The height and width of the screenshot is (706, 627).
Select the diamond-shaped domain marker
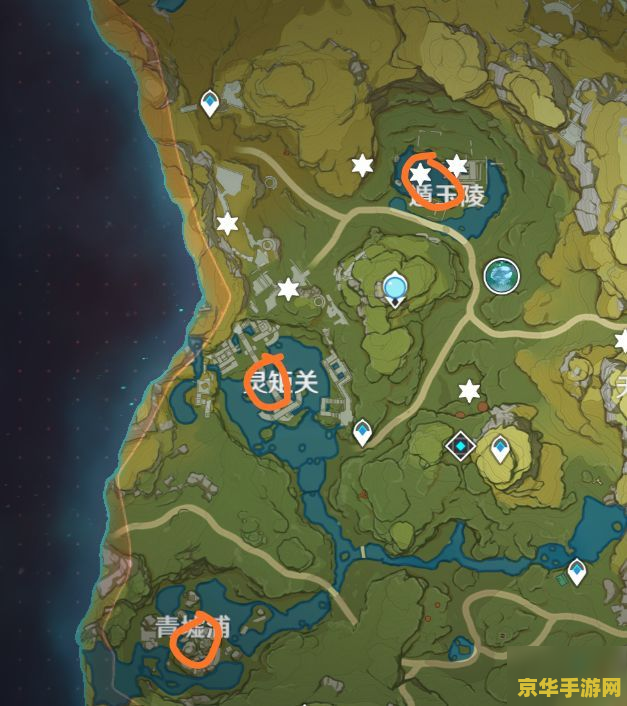click(460, 443)
